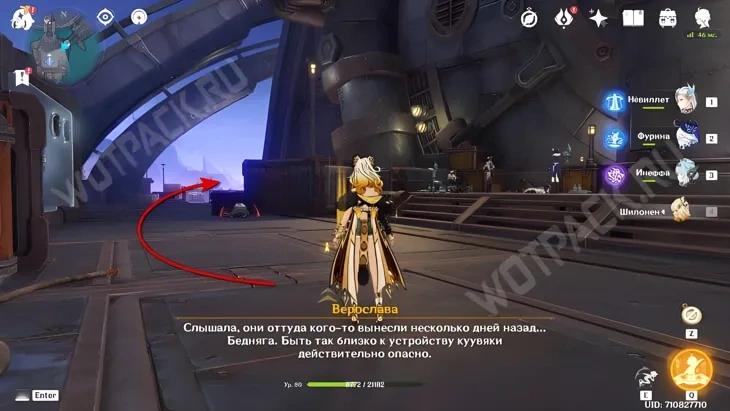The image size is (730, 411).
Task: Open the adventurer handbook book icon
Action: (633, 18)
